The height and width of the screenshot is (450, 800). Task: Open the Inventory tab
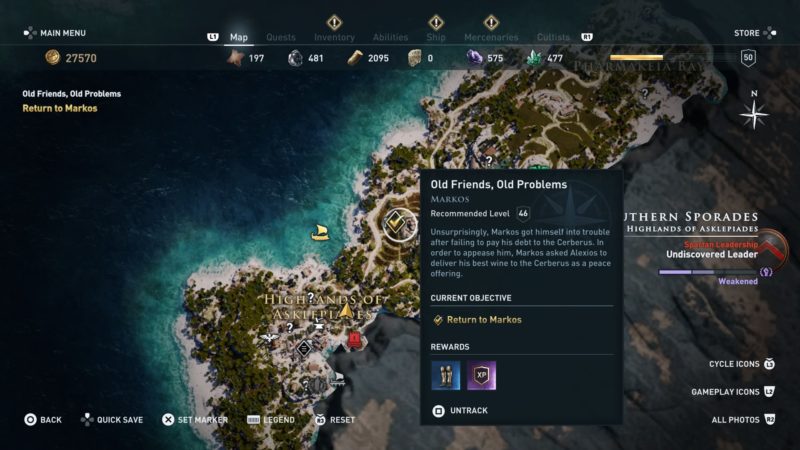click(x=334, y=38)
